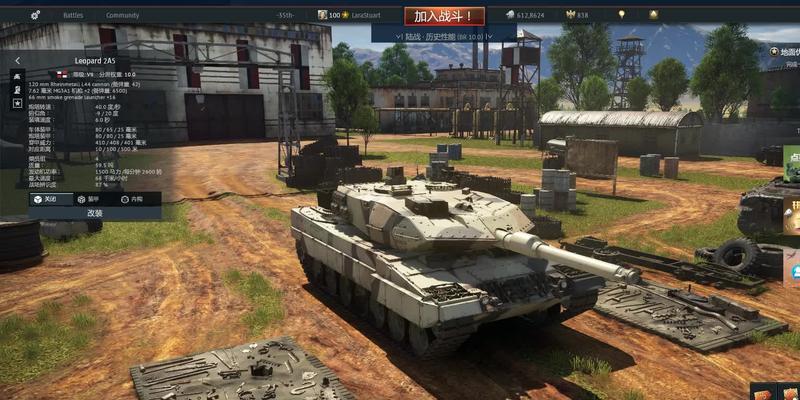Open the Battles menu

[x=73, y=16]
